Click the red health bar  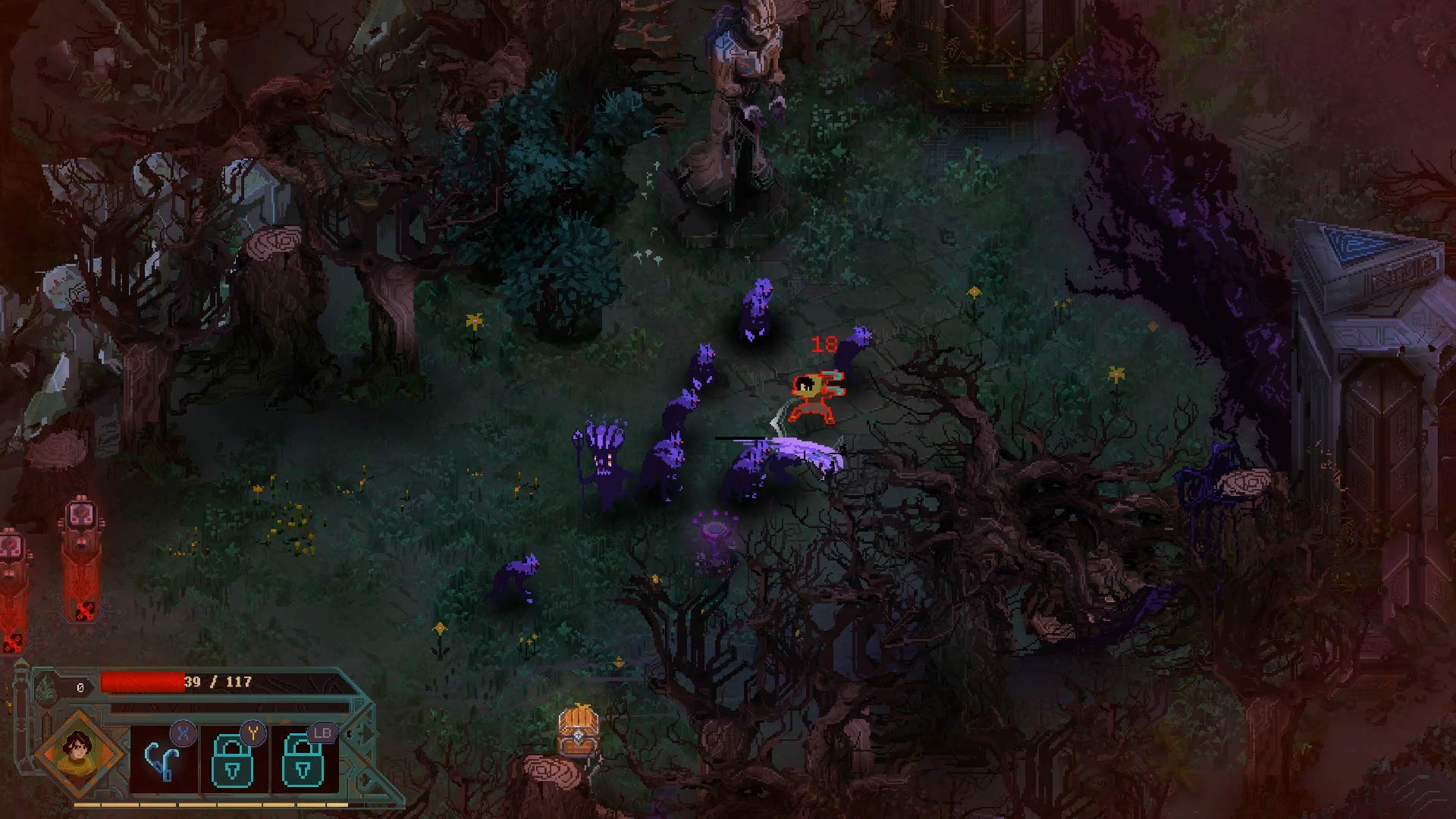(x=142, y=682)
